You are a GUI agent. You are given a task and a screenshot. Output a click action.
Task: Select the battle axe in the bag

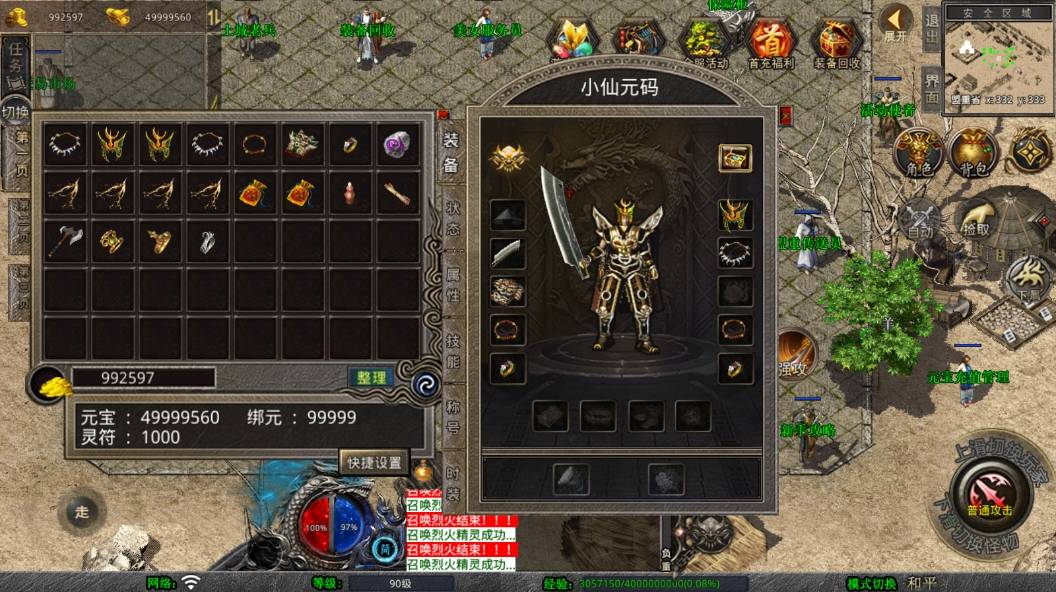62,240
